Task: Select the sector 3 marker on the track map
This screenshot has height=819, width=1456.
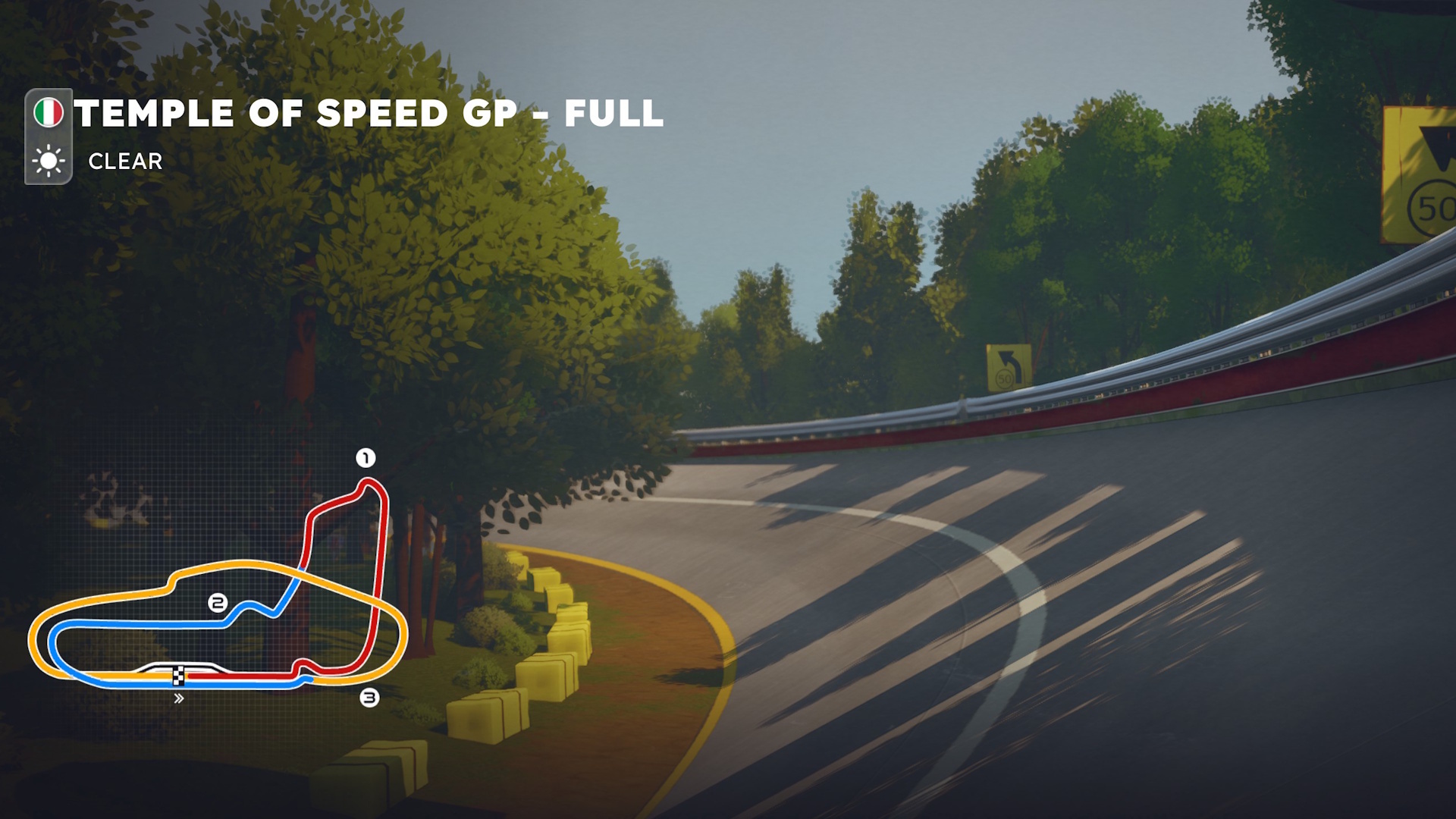Action: click(369, 698)
